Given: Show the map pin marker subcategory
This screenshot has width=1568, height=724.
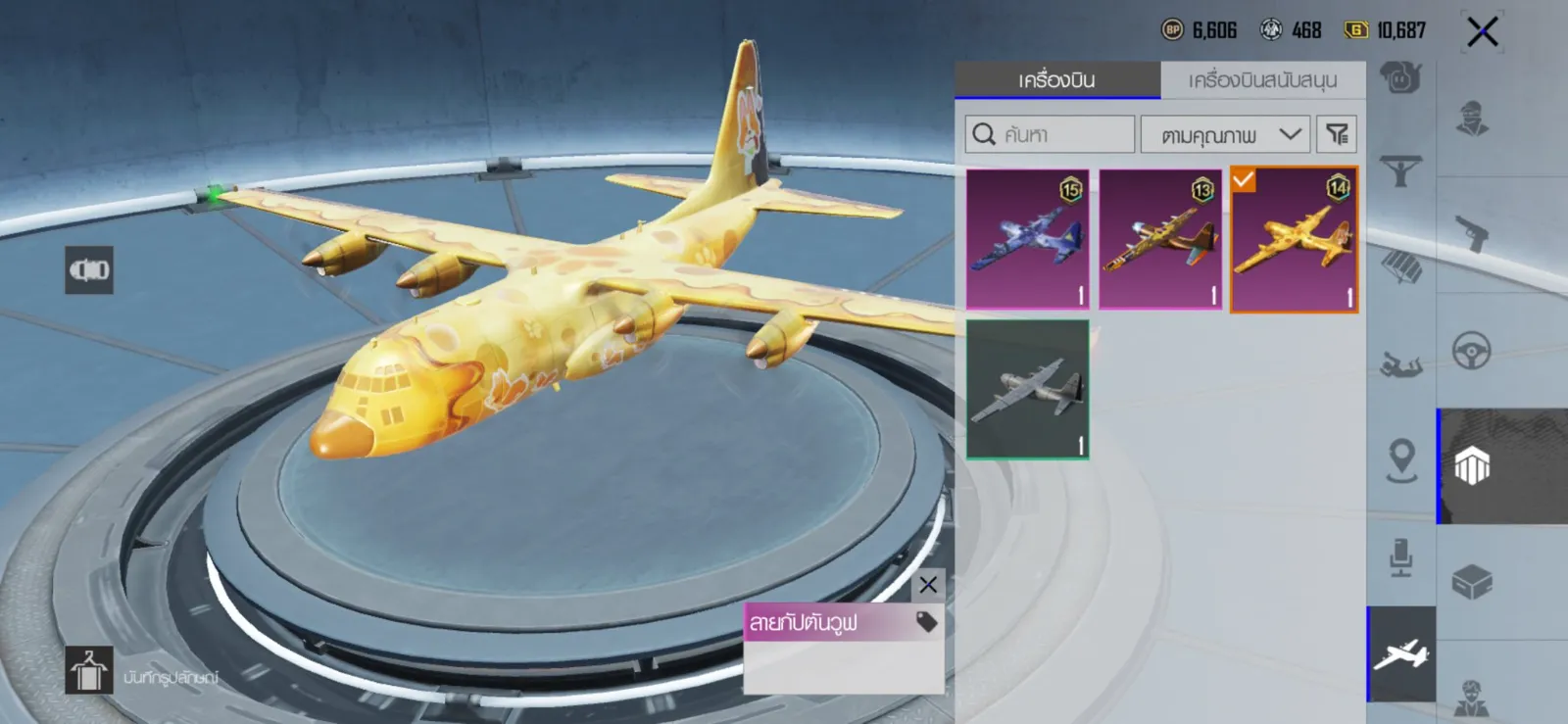Looking at the screenshot, I should [x=1401, y=459].
